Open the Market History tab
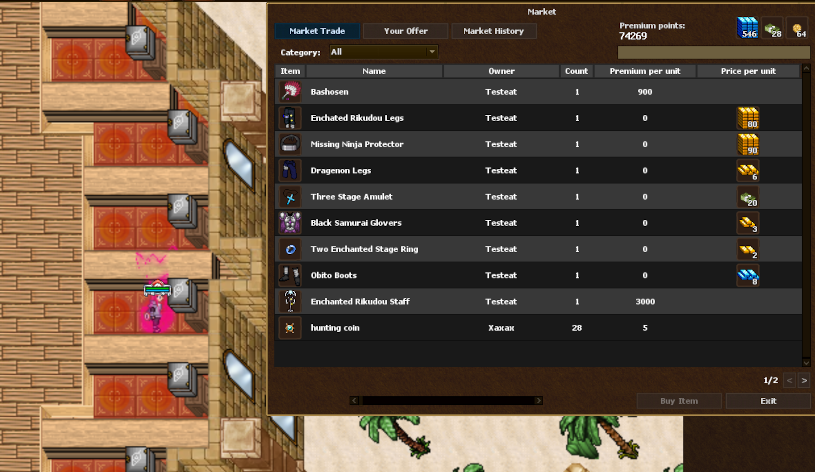 click(x=493, y=31)
